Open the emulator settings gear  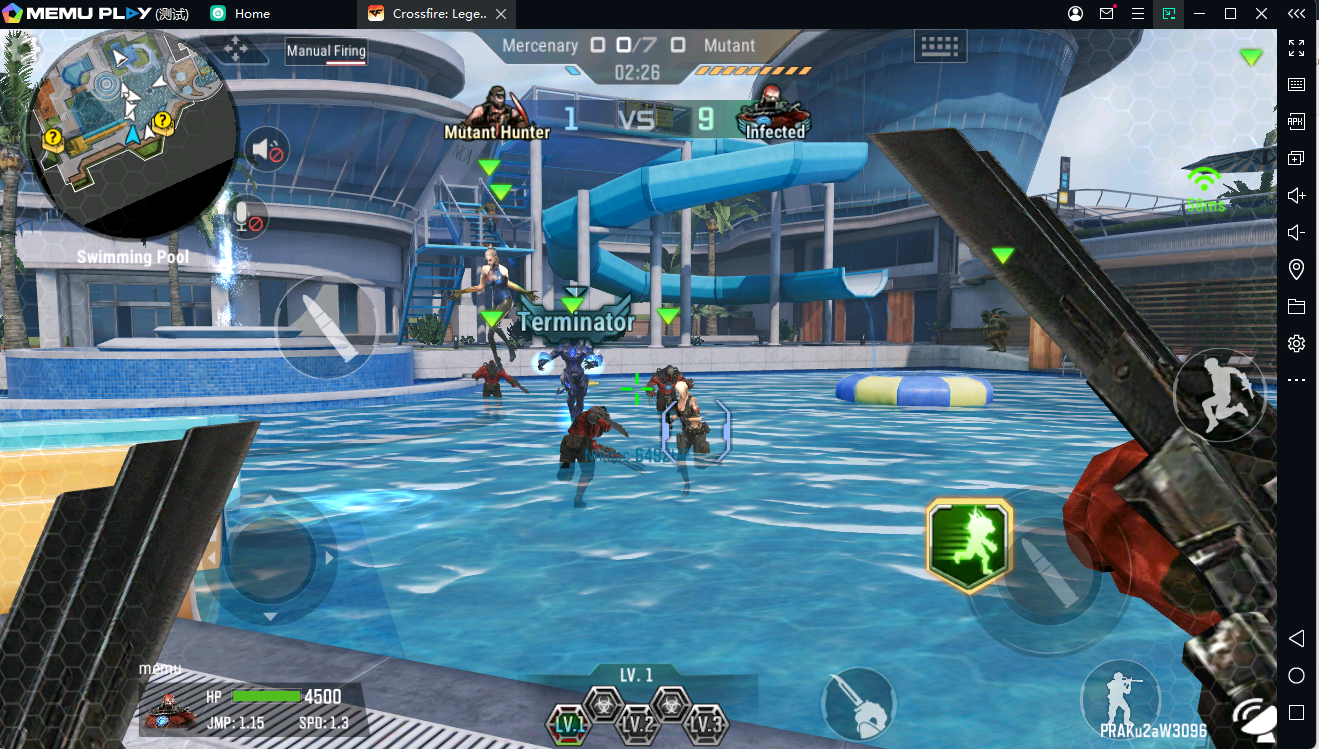(x=1296, y=343)
